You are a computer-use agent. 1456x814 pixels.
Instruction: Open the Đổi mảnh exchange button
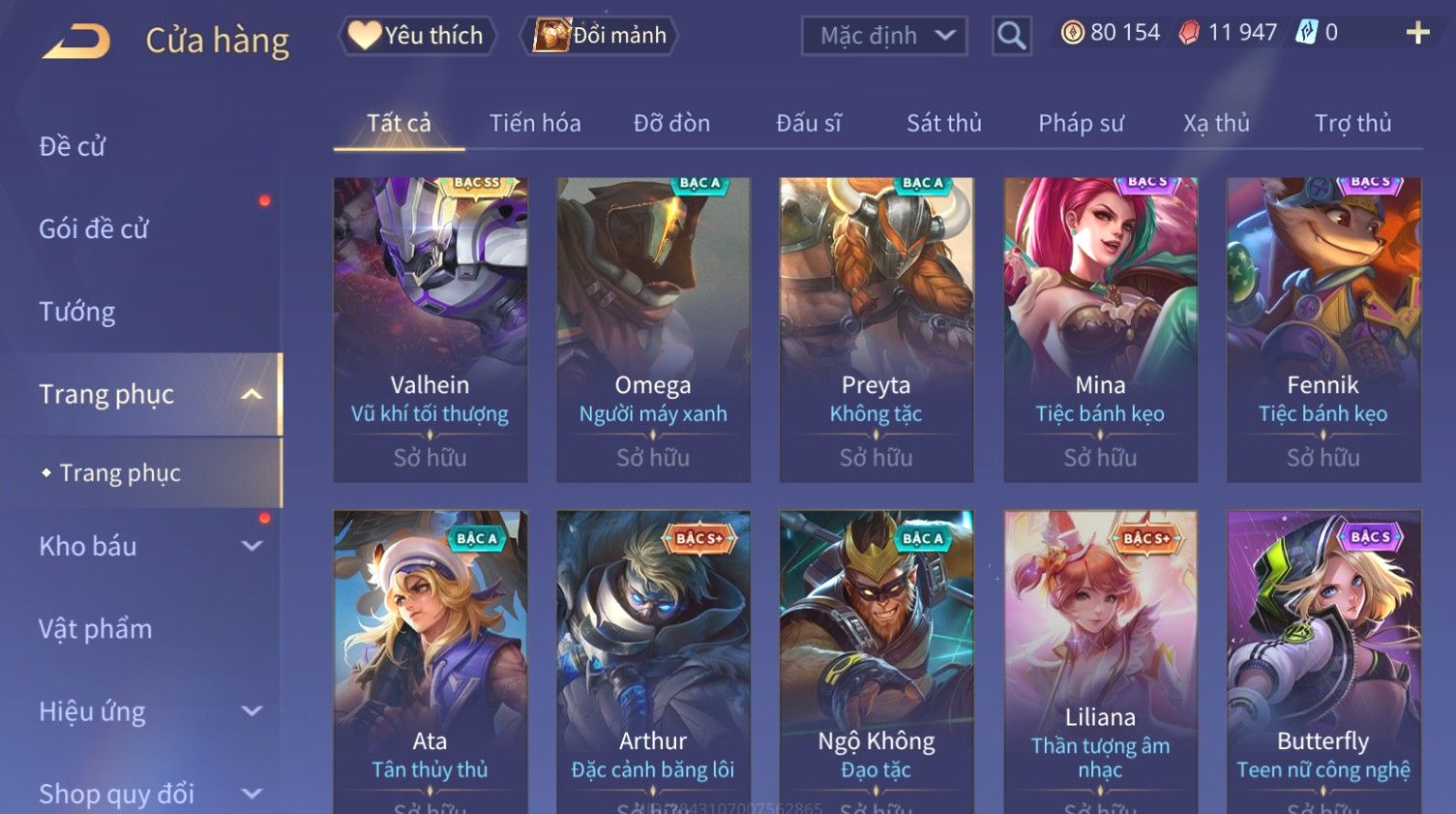click(x=600, y=36)
